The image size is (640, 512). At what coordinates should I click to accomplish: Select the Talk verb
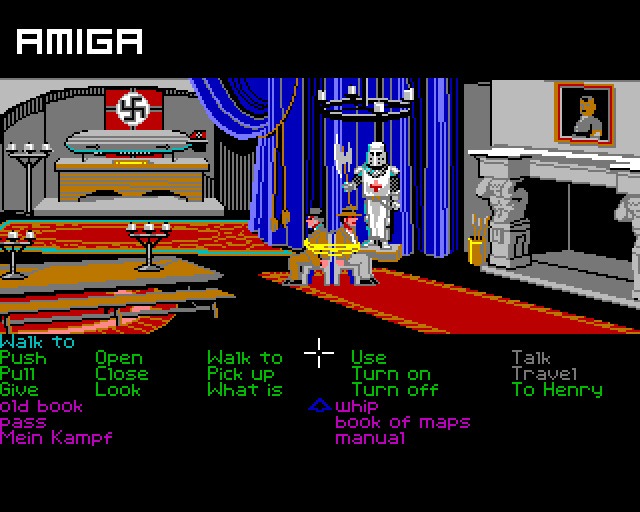click(x=531, y=358)
